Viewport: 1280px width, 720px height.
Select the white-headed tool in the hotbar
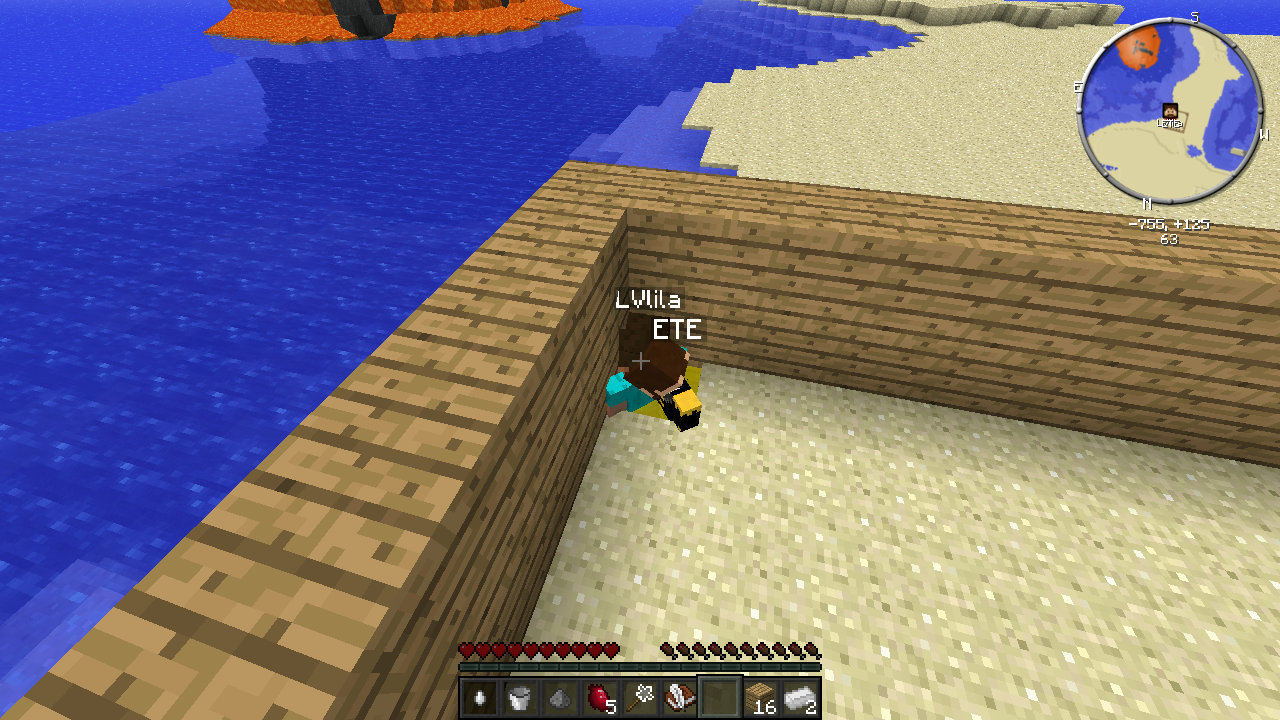(640, 697)
